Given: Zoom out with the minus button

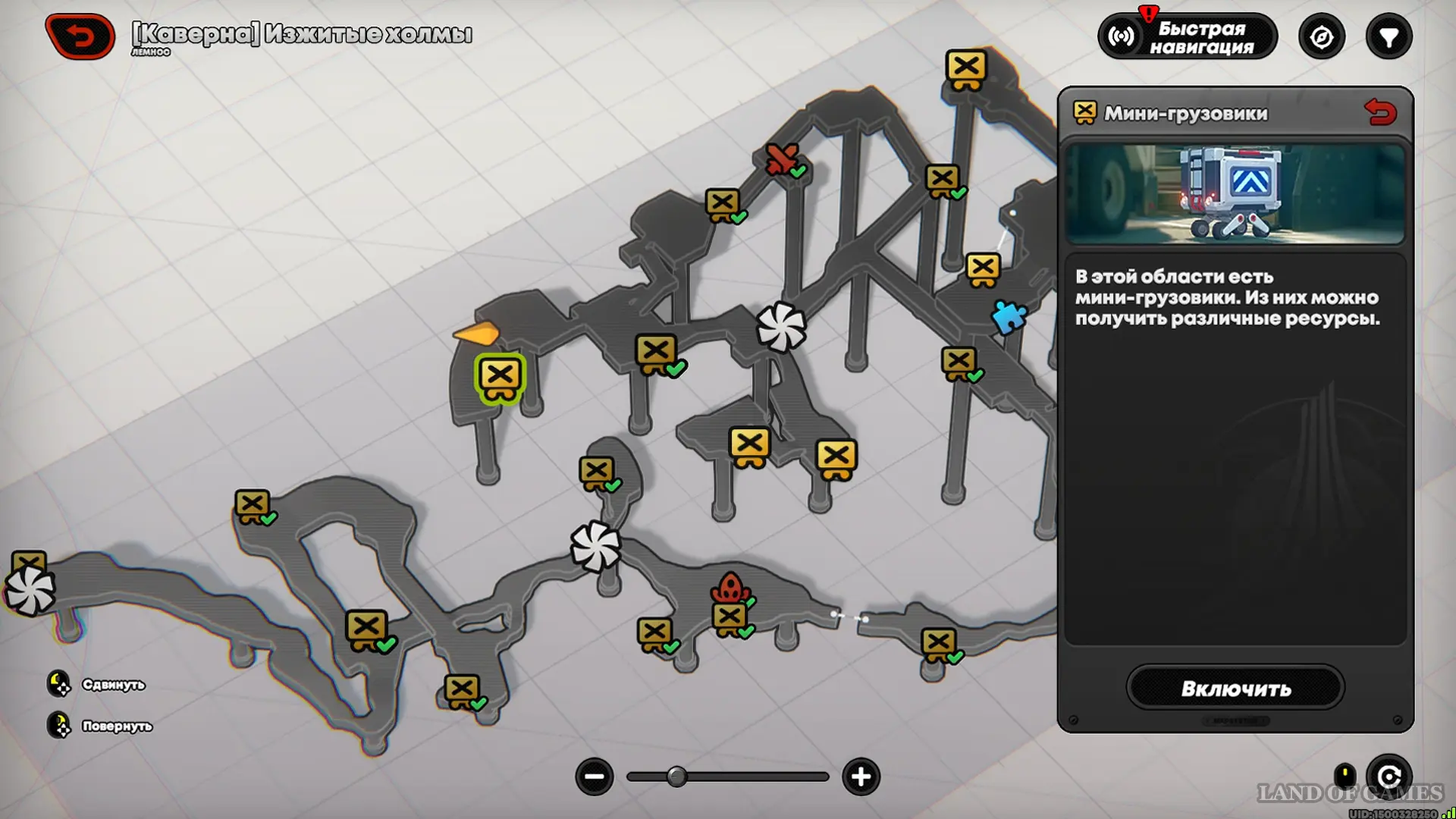Looking at the screenshot, I should tap(595, 777).
